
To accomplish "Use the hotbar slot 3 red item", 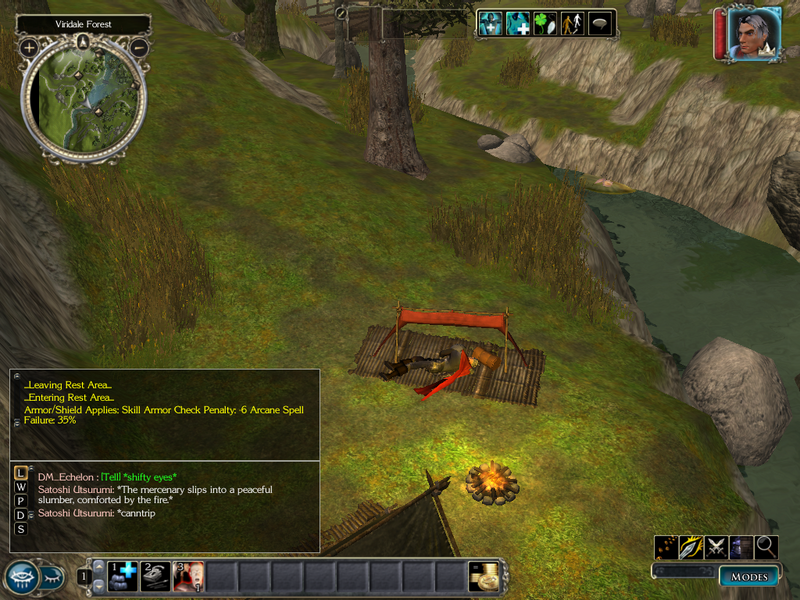I will pos(189,576).
